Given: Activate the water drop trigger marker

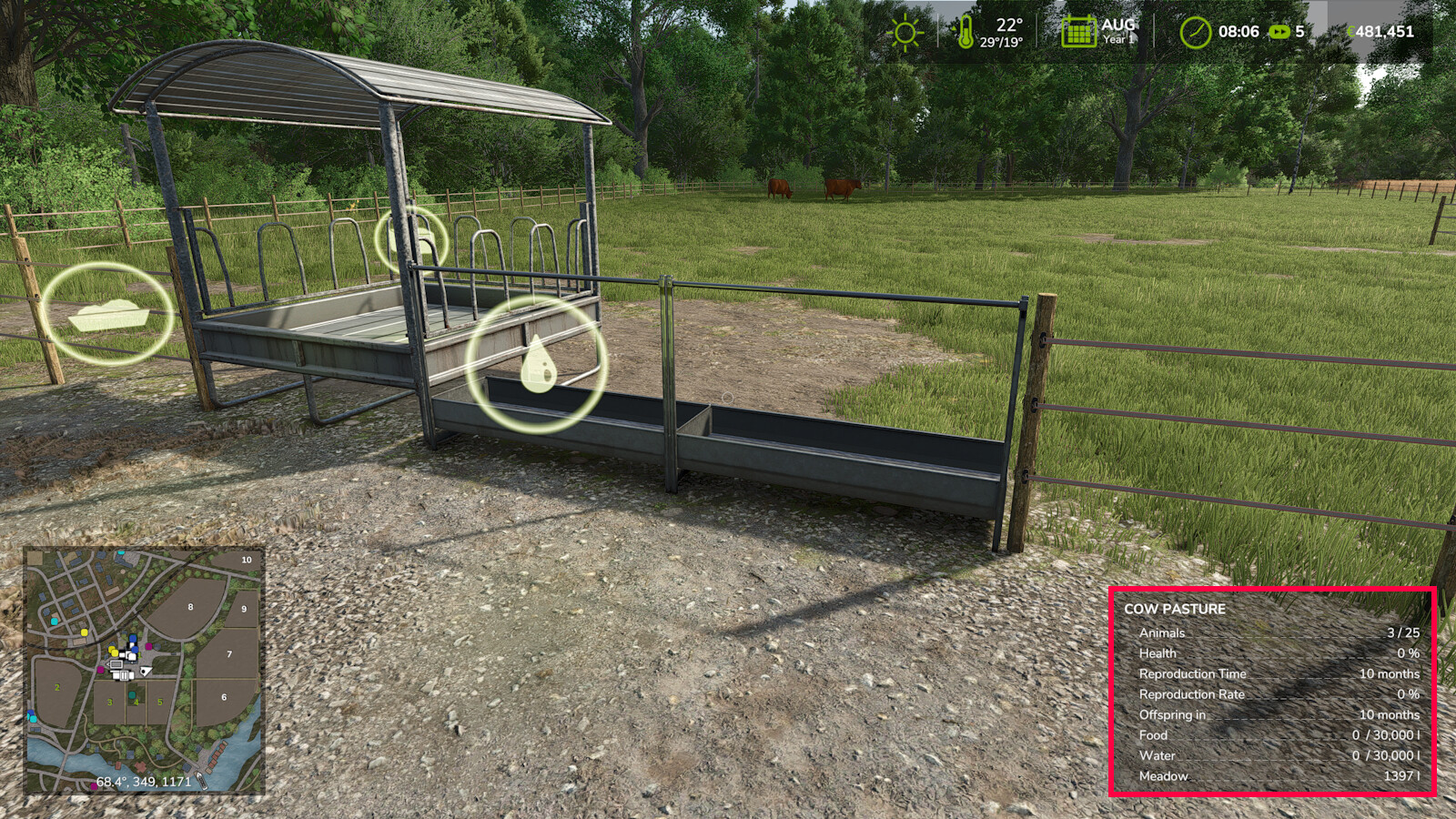Looking at the screenshot, I should tap(537, 363).
